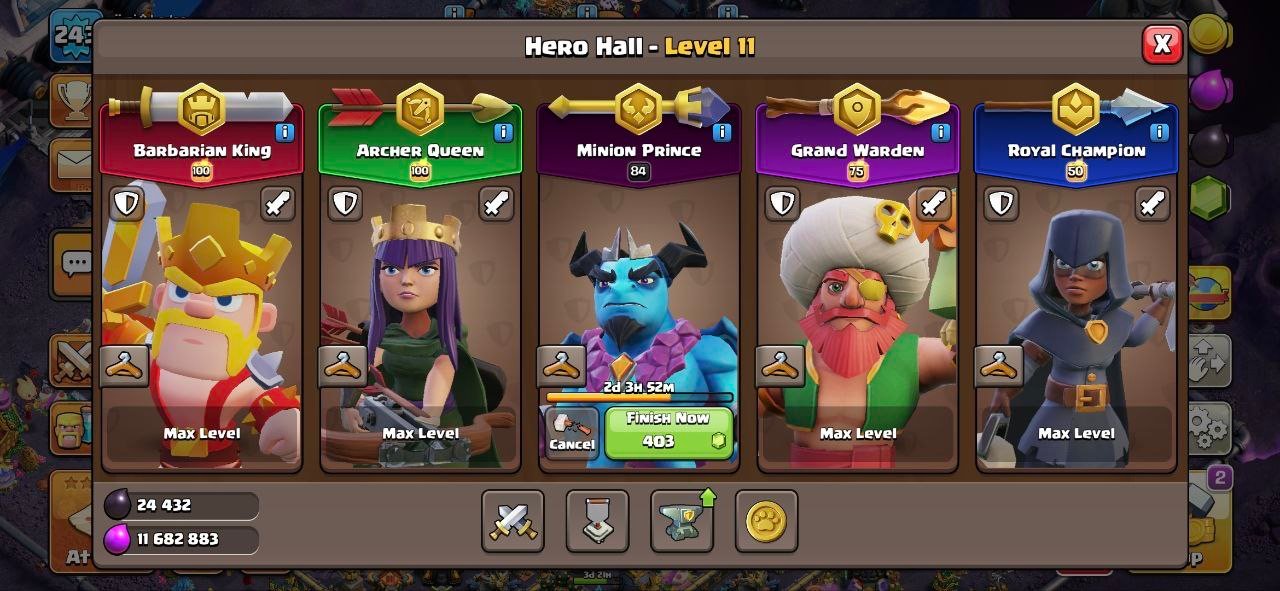
Task: Open the Blacksmith anvil equipment button
Action: [682, 521]
